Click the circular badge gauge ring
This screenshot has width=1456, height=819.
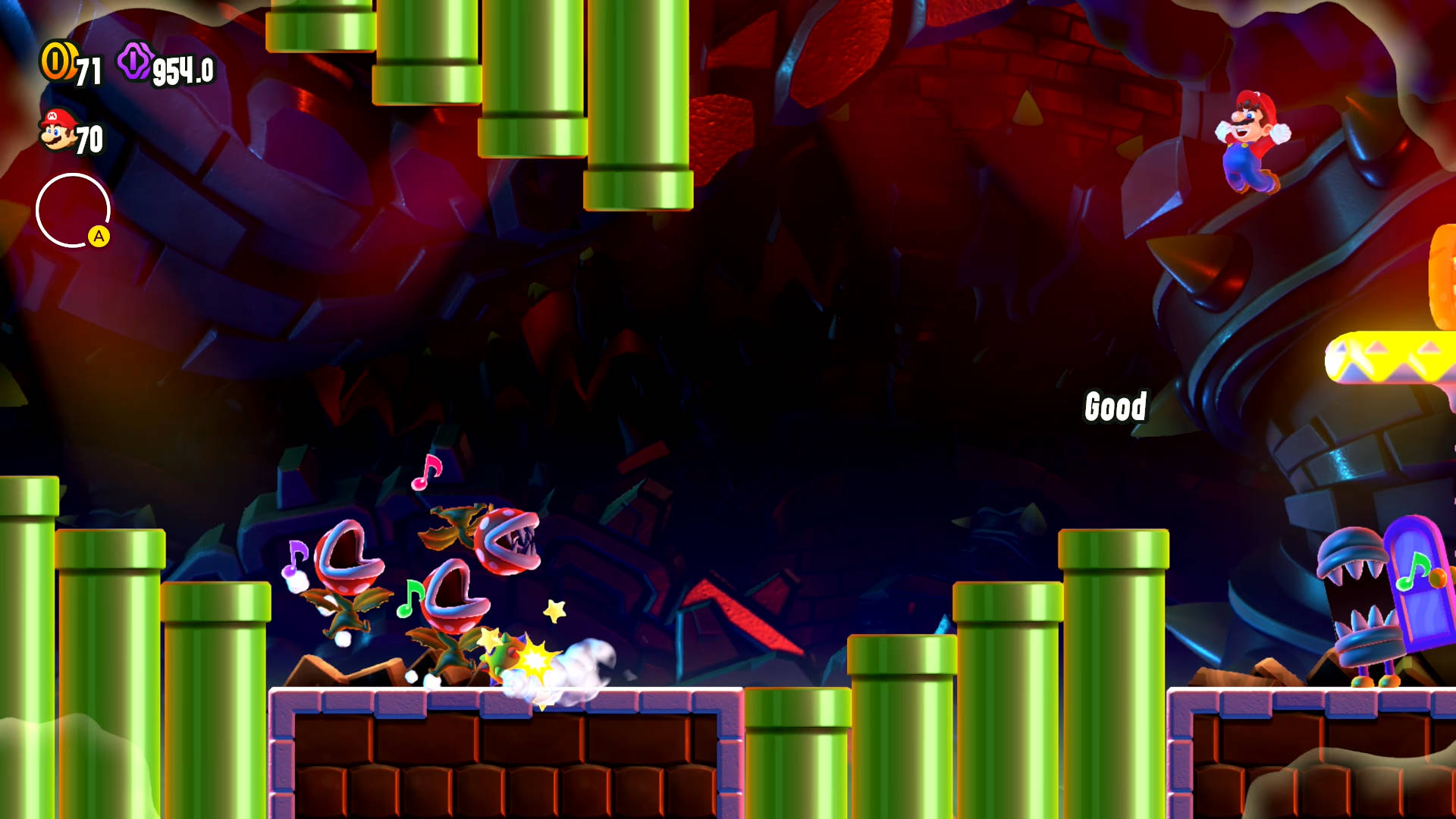pyautogui.click(x=73, y=210)
